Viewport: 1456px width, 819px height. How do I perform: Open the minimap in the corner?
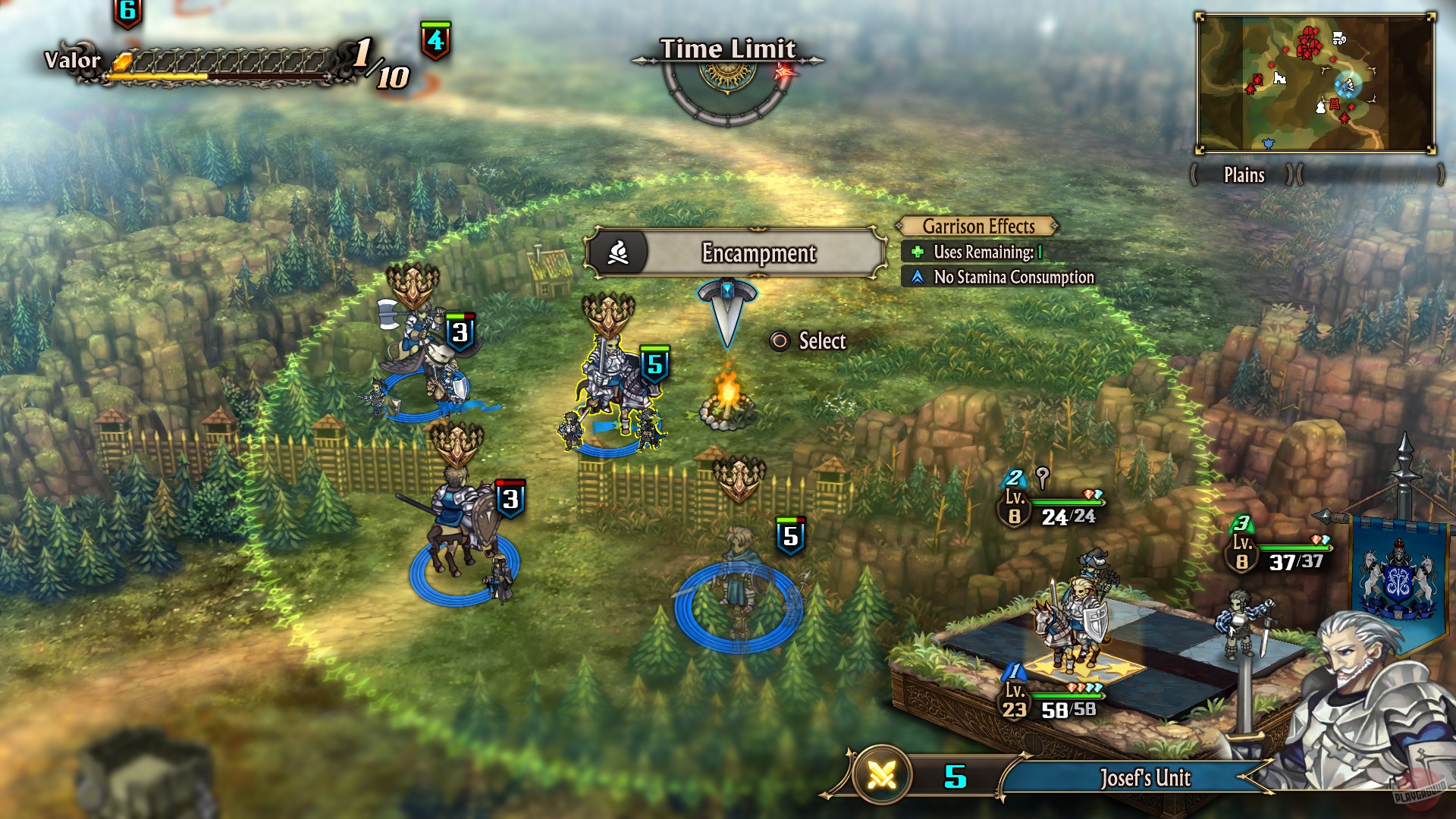click(x=1316, y=83)
